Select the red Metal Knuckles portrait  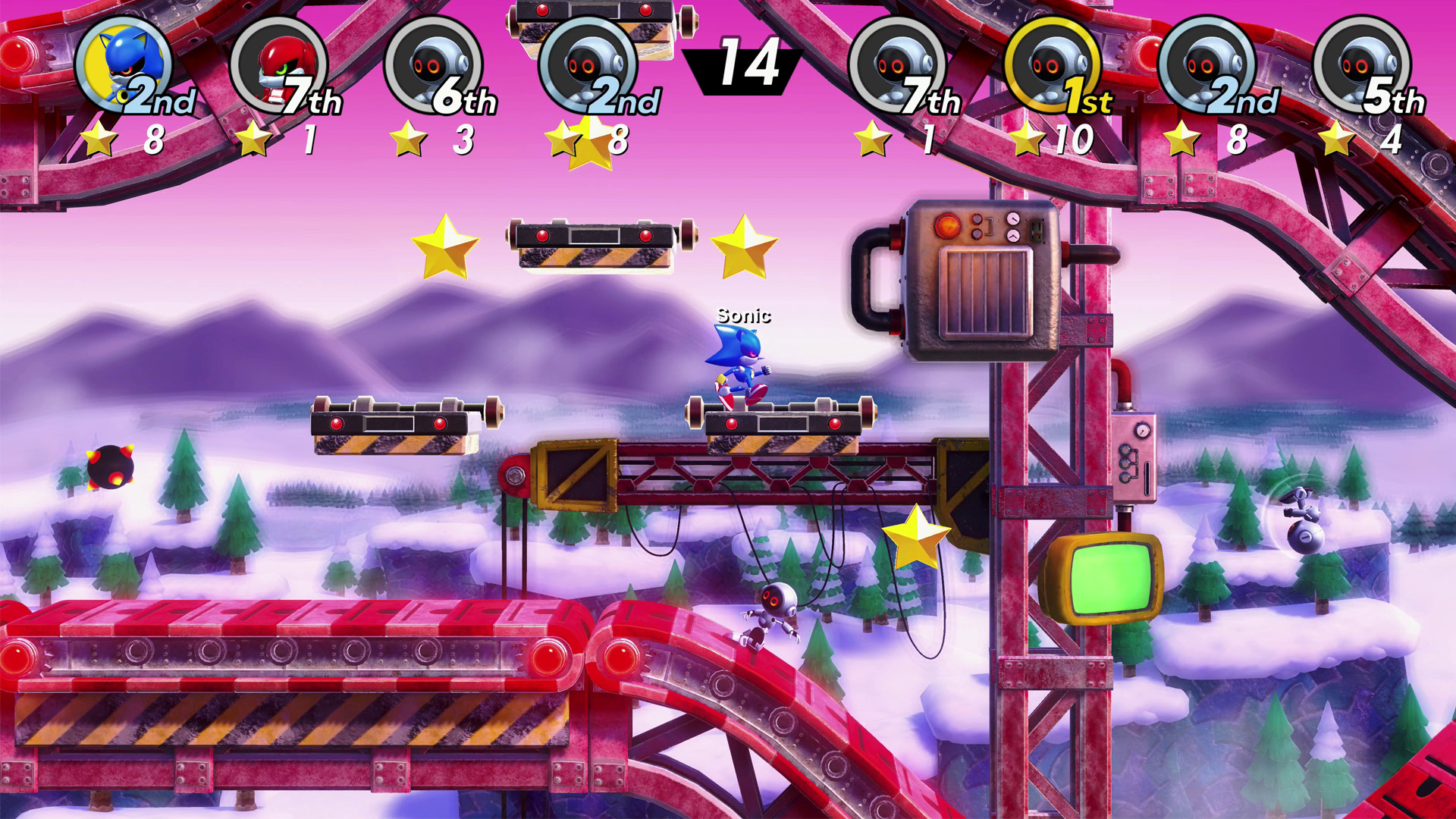click(x=278, y=64)
